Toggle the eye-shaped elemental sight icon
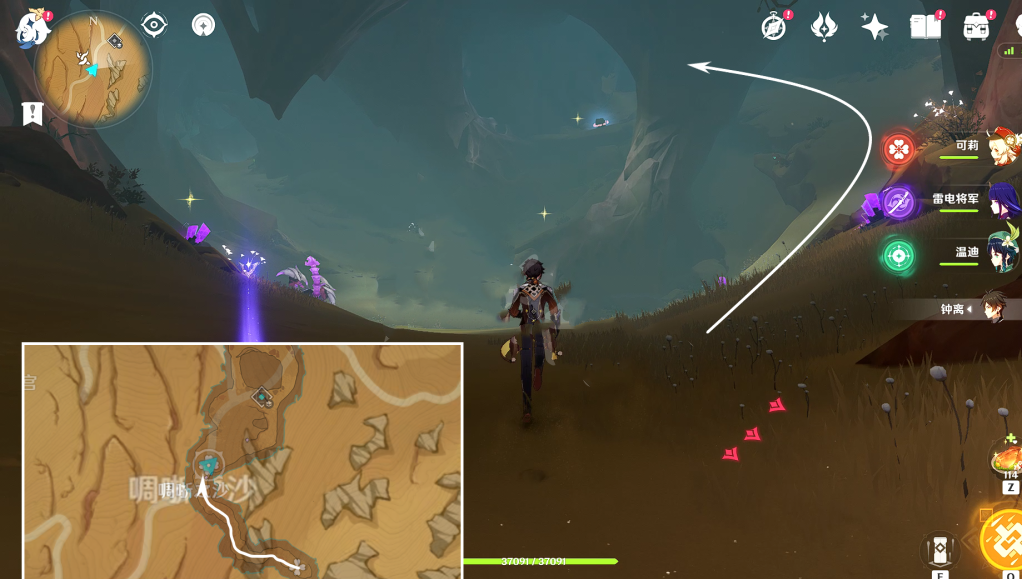 click(x=154, y=25)
